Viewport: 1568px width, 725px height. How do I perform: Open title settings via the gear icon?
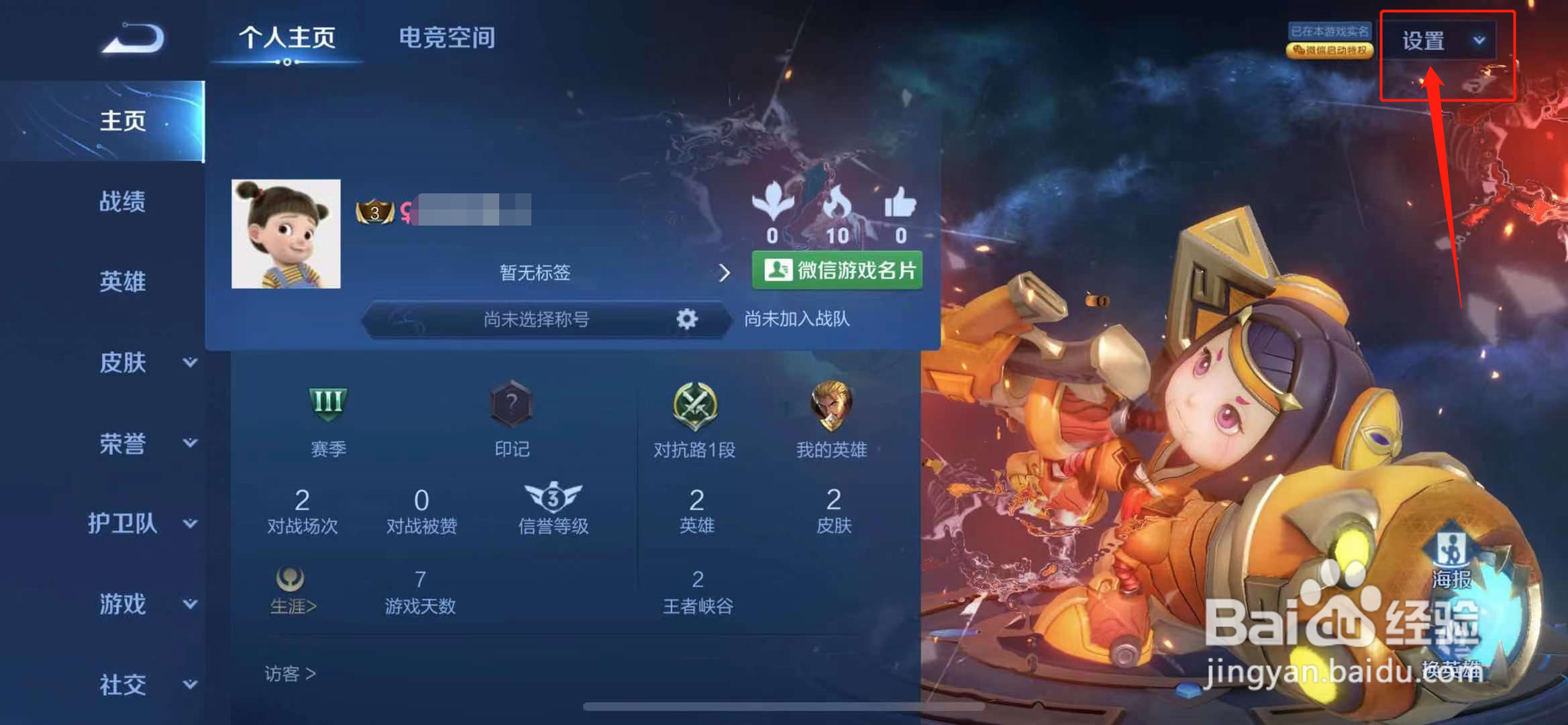click(686, 320)
